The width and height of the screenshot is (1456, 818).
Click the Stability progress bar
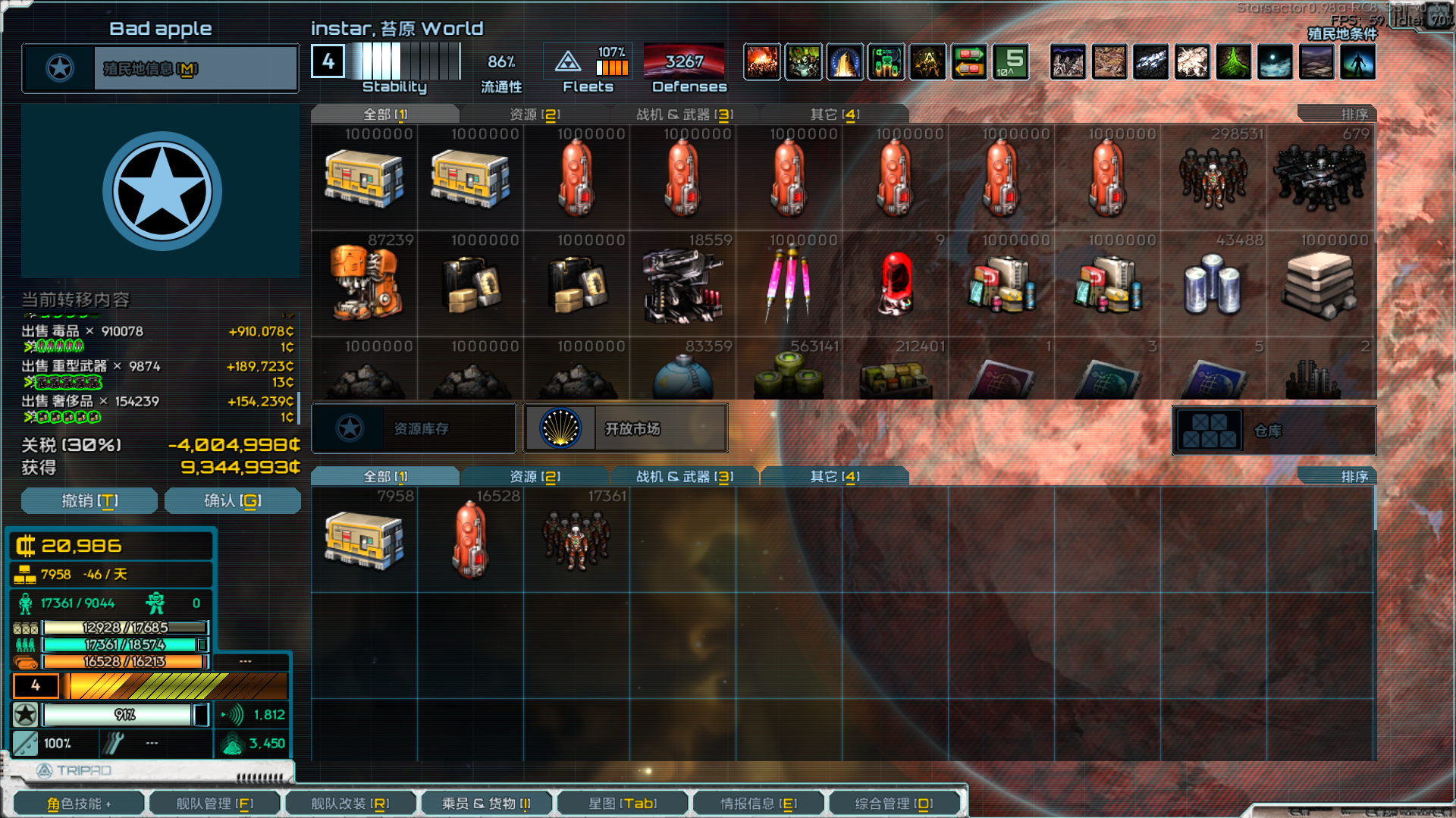coord(402,62)
